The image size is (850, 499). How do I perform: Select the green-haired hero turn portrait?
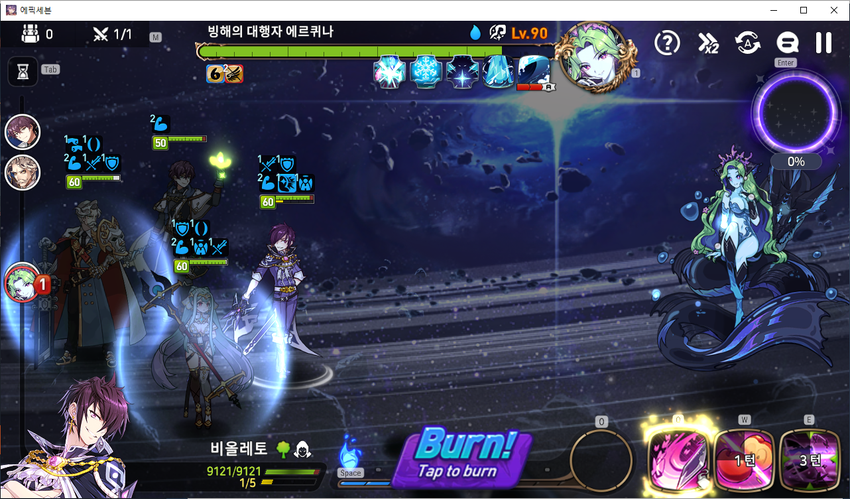(22, 282)
